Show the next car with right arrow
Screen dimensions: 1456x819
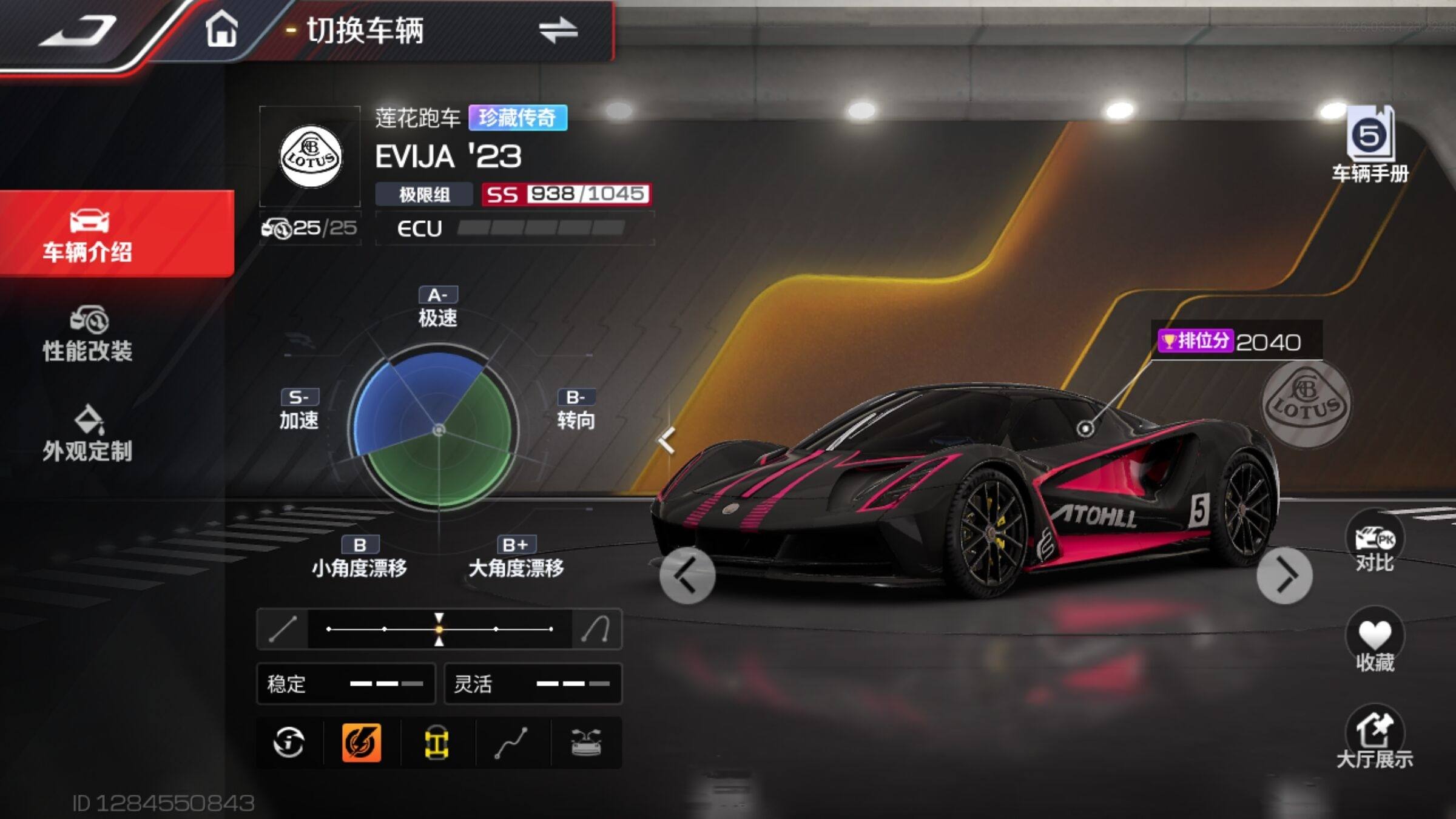1284,575
